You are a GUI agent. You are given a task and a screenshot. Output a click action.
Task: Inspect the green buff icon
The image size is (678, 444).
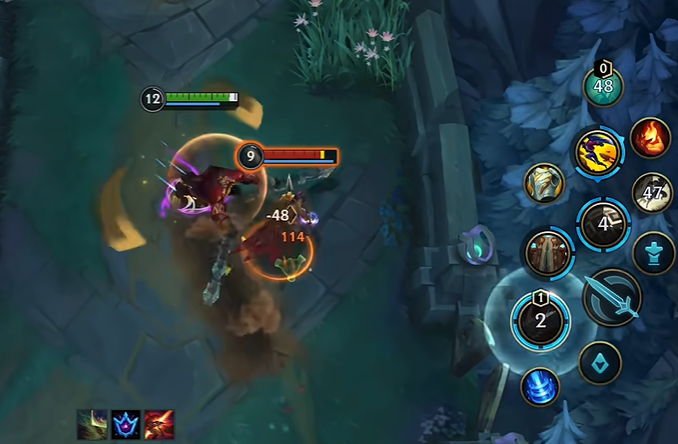tap(92, 424)
